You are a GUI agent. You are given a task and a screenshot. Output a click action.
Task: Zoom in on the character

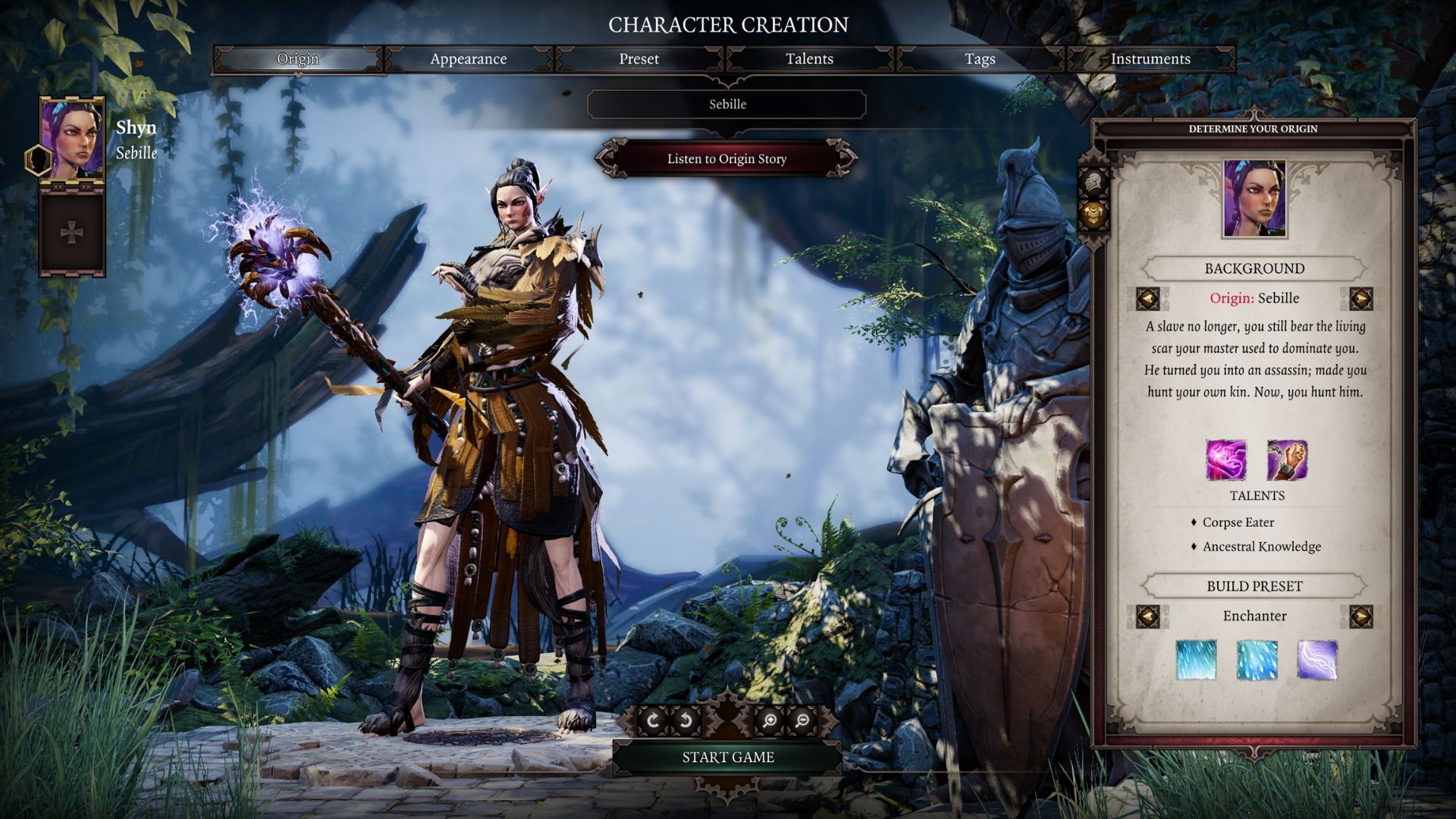click(x=769, y=720)
